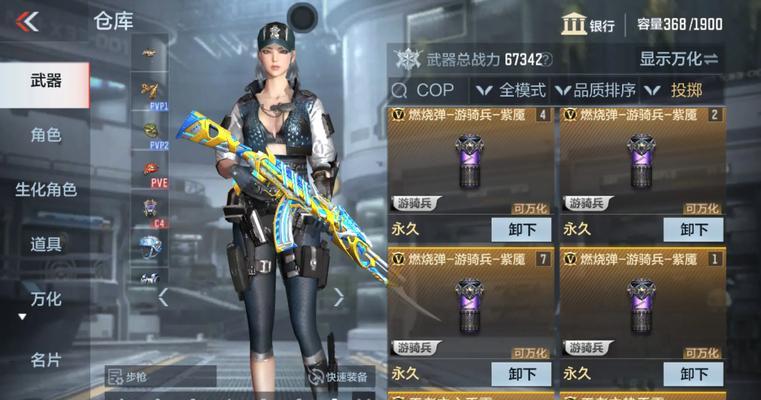Viewport: 761px width, 400px height.
Task: Select the C4 equipment slot
Action: pyautogui.click(x=150, y=210)
